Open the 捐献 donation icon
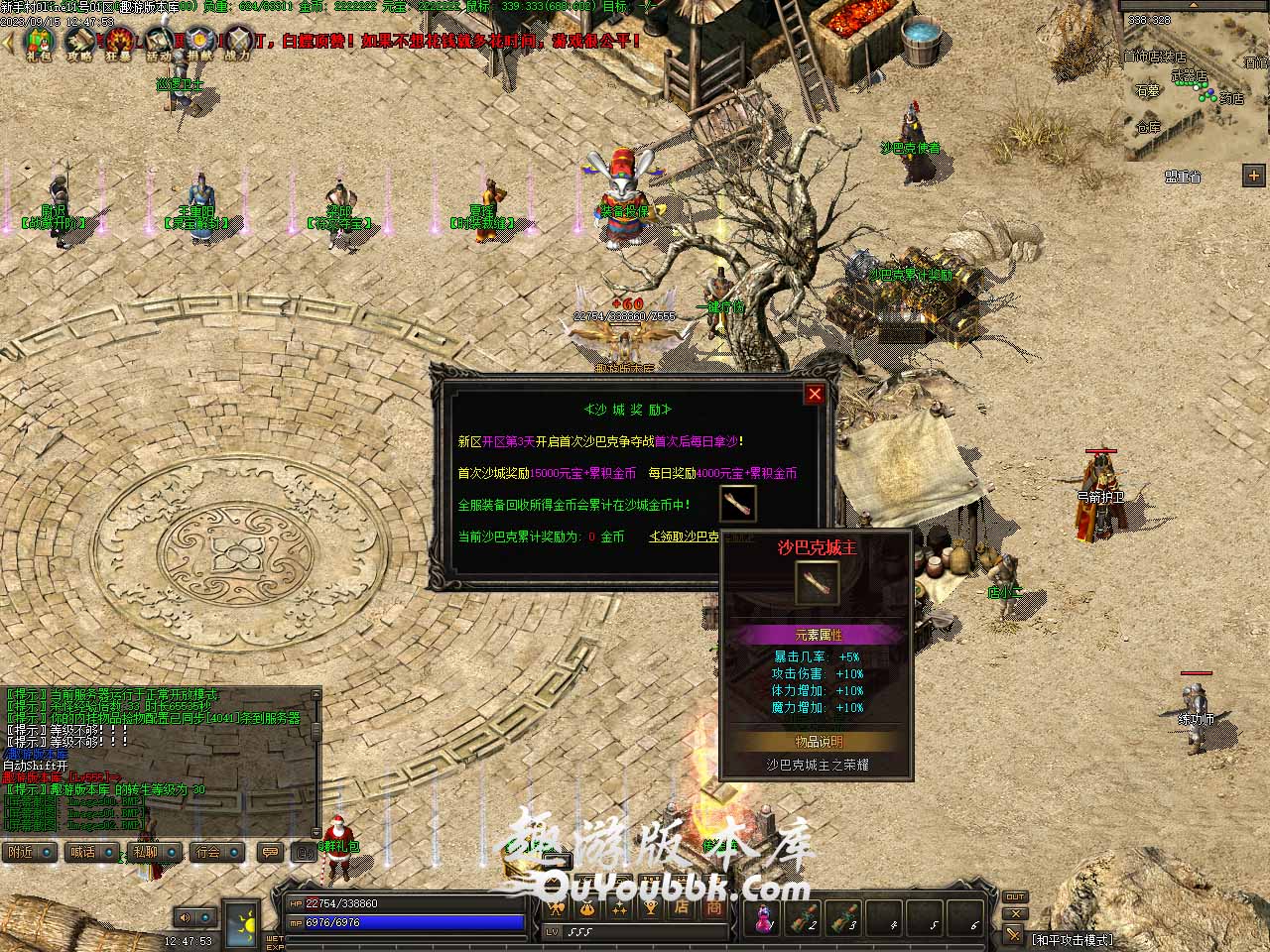 pos(199,43)
